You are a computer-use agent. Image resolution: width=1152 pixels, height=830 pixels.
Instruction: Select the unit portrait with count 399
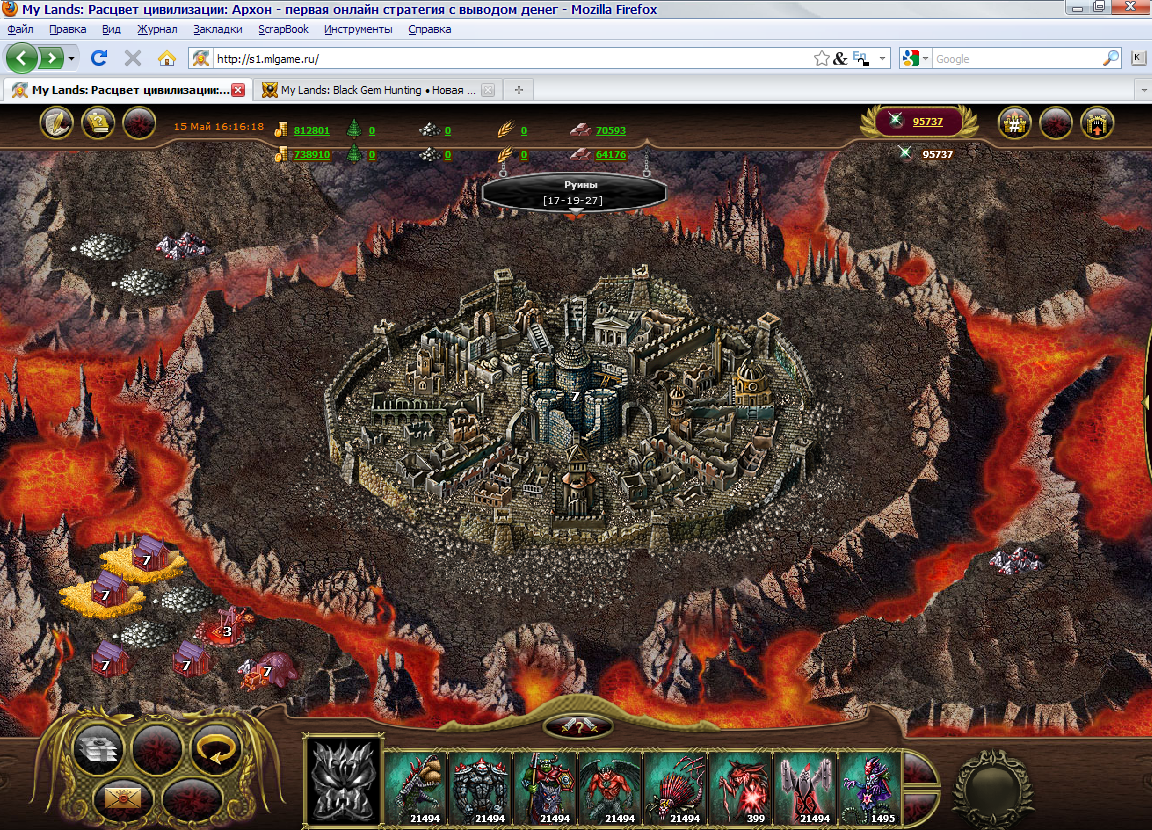(x=740, y=786)
